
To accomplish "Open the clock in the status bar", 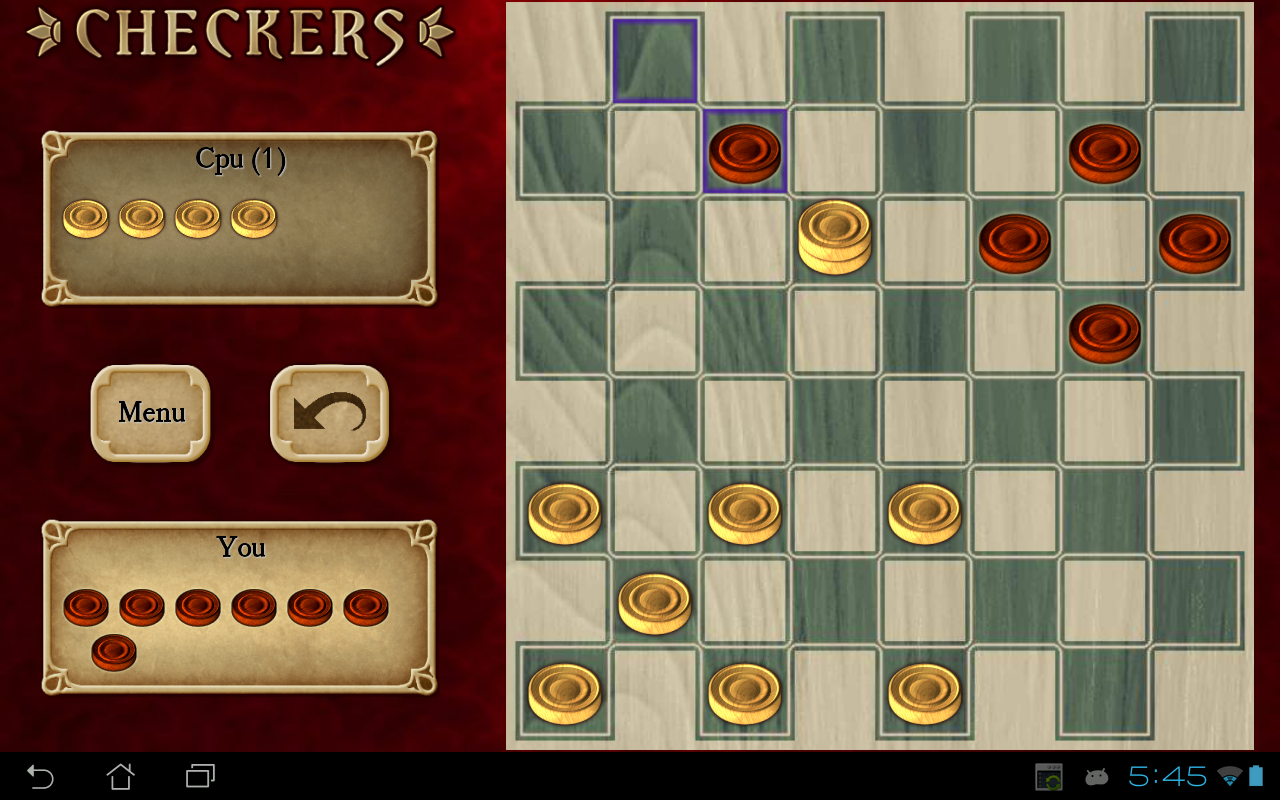I will click(x=1168, y=776).
